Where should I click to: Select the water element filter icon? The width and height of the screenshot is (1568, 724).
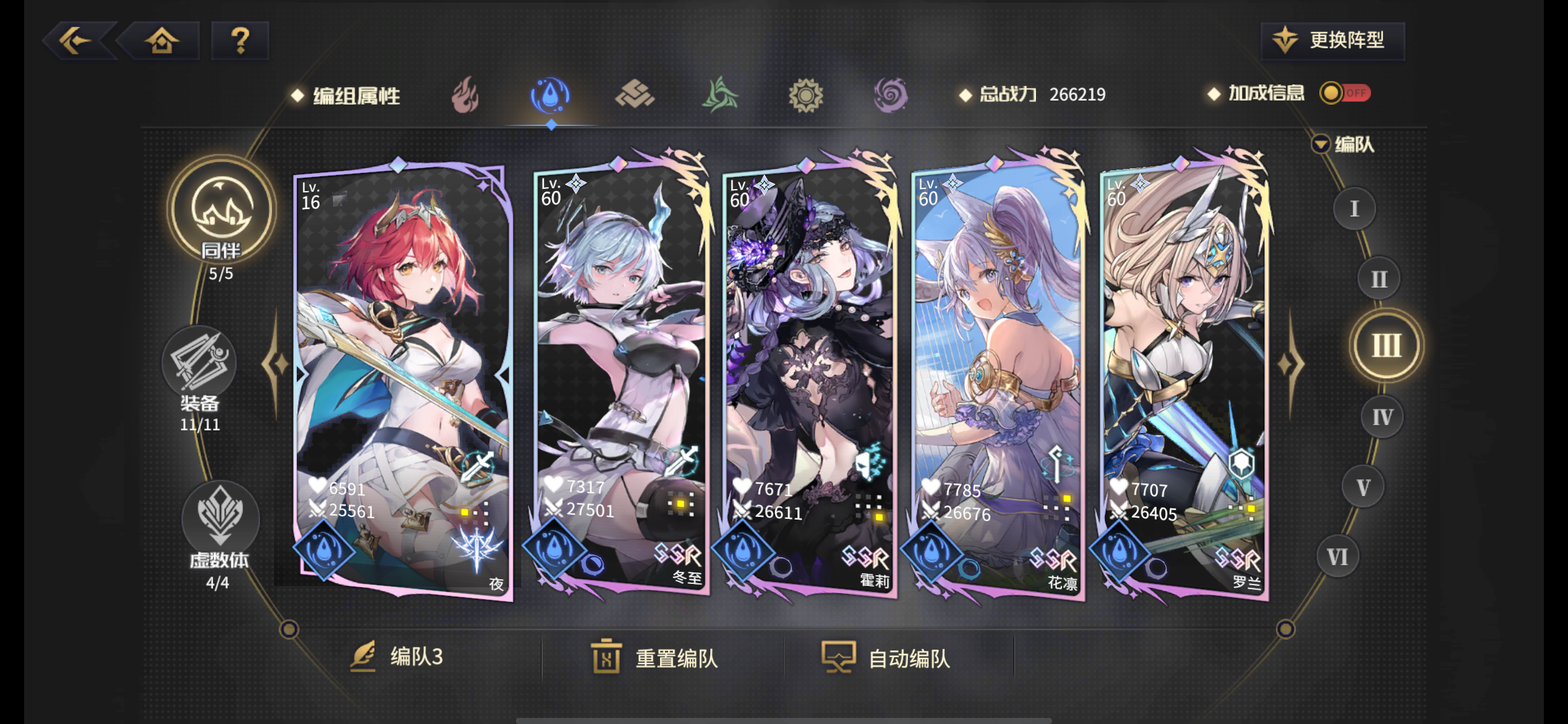549,95
